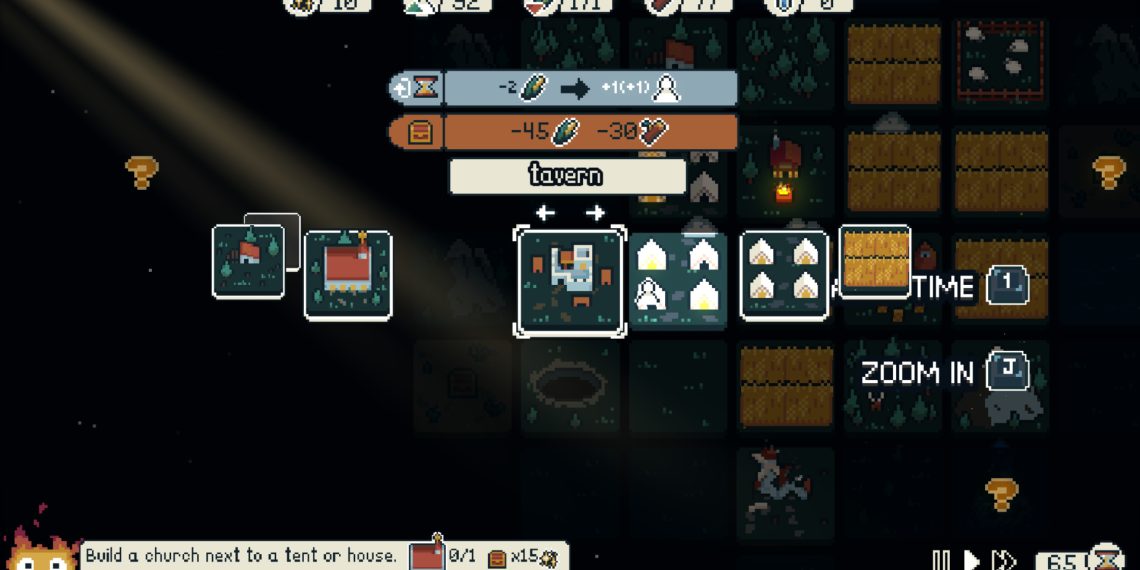This screenshot has width=1140, height=570.
Task: Choose the church building card
Action: tap(347, 276)
